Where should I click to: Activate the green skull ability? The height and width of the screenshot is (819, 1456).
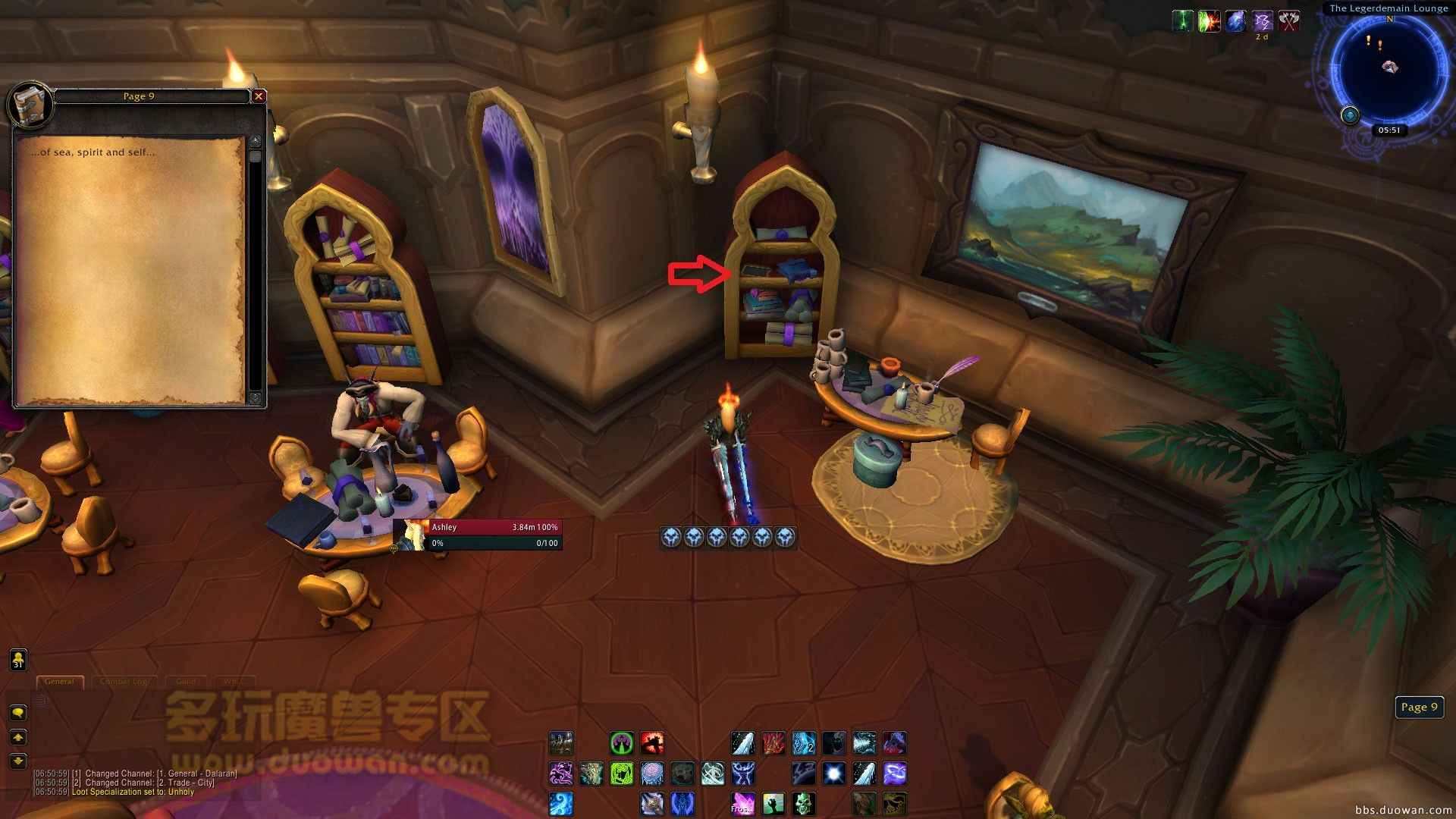[x=803, y=803]
